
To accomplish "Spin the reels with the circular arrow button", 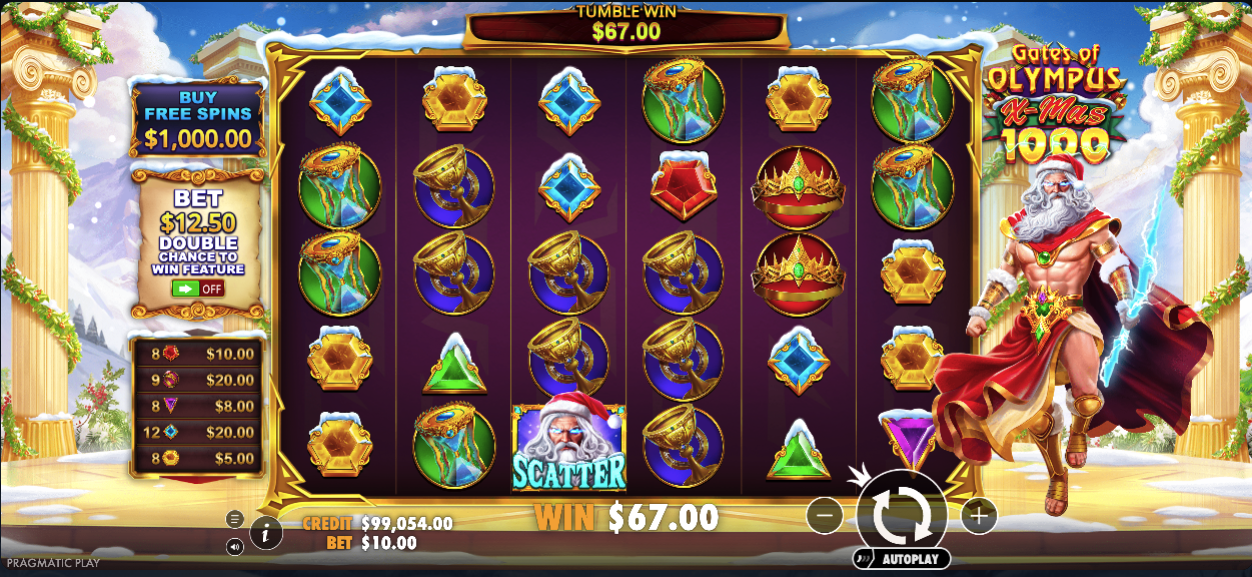I will (901, 516).
